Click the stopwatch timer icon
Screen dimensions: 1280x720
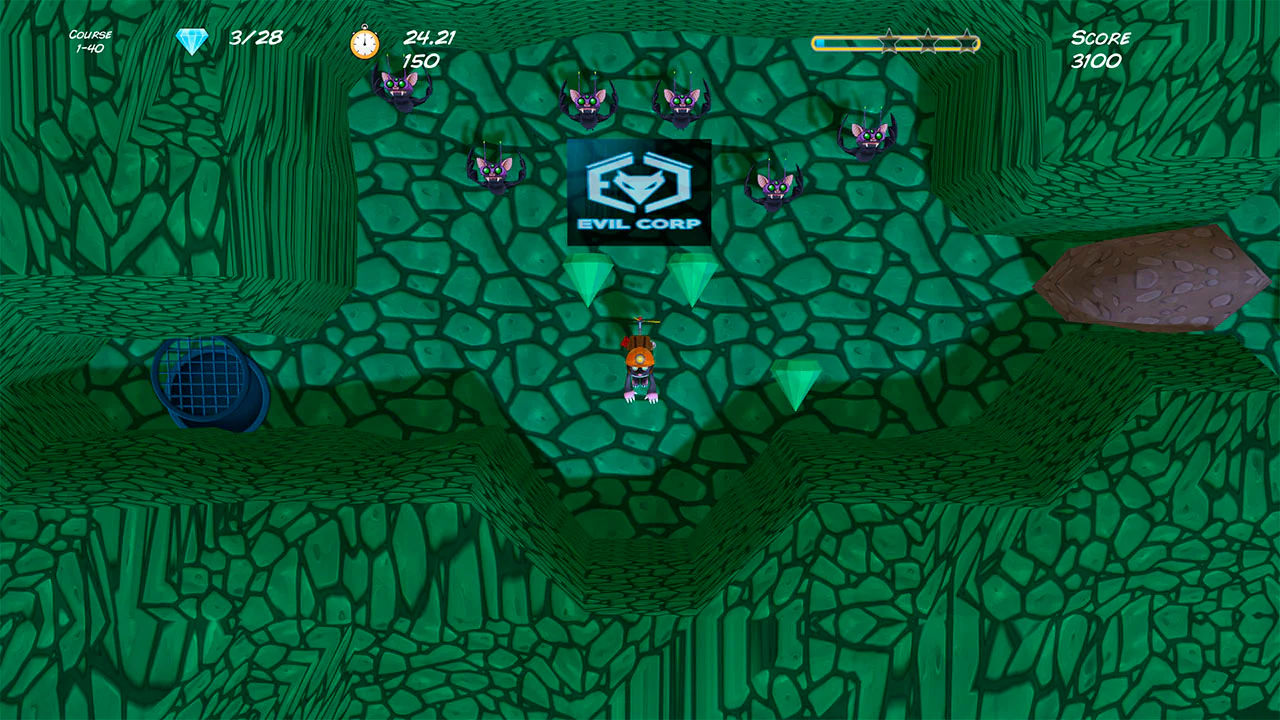pos(364,44)
